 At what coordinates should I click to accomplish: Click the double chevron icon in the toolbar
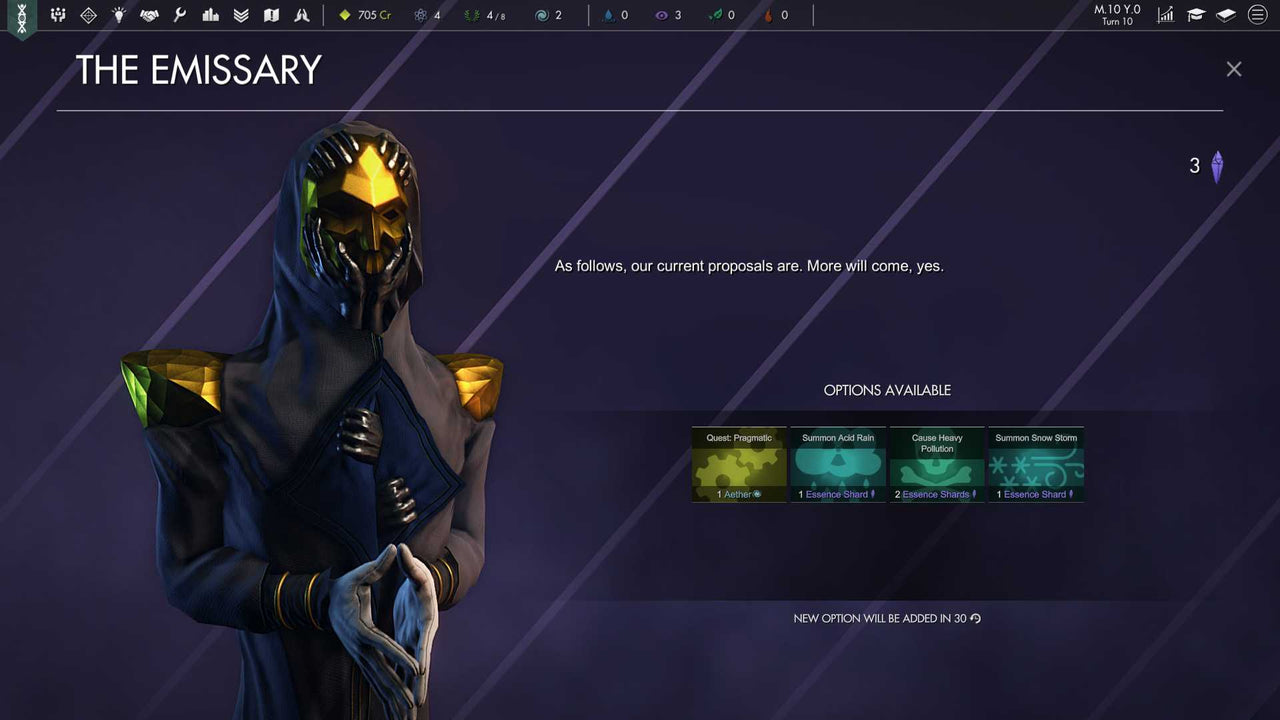coord(240,15)
